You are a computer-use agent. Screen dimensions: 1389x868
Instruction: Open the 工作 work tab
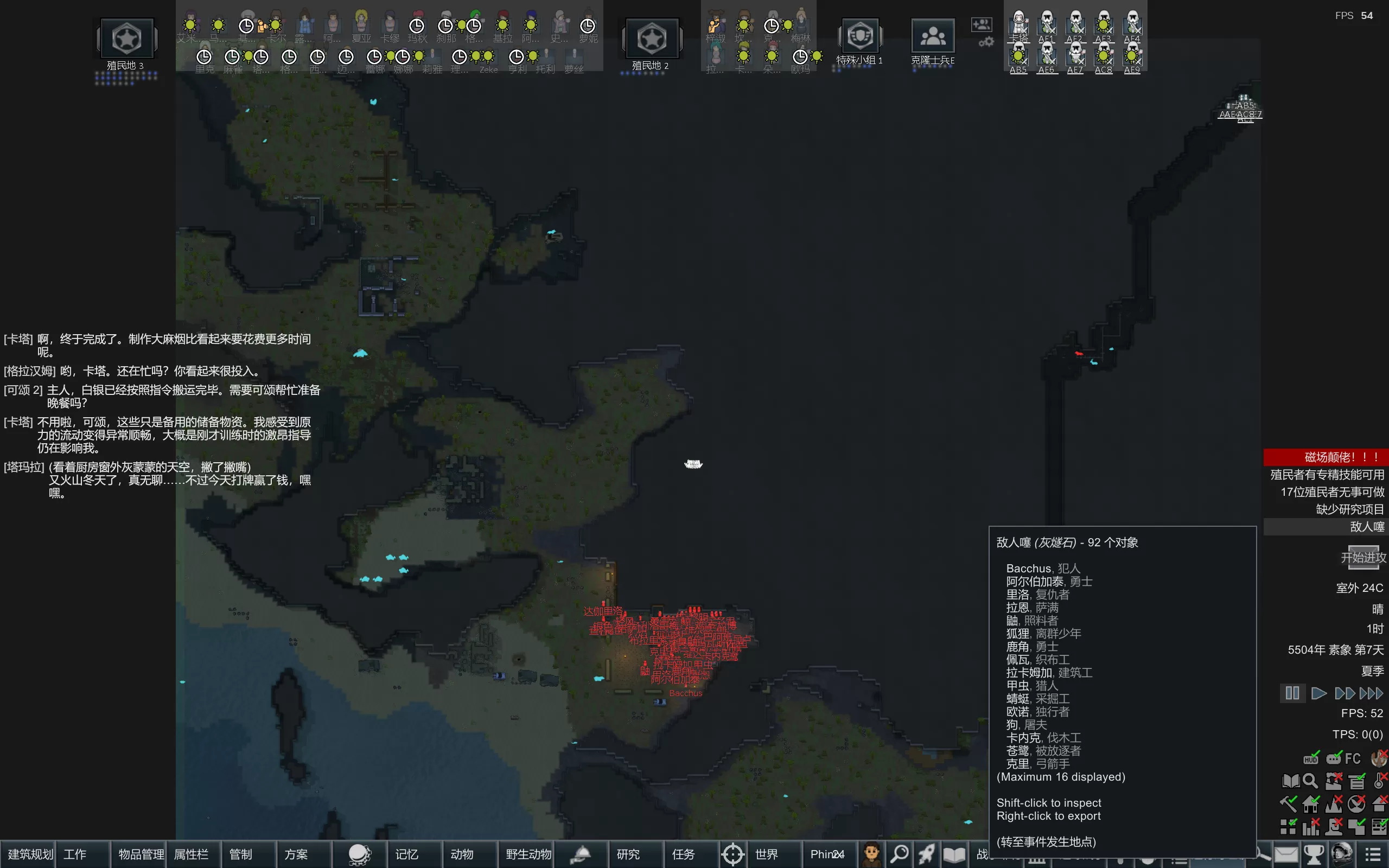click(75, 854)
